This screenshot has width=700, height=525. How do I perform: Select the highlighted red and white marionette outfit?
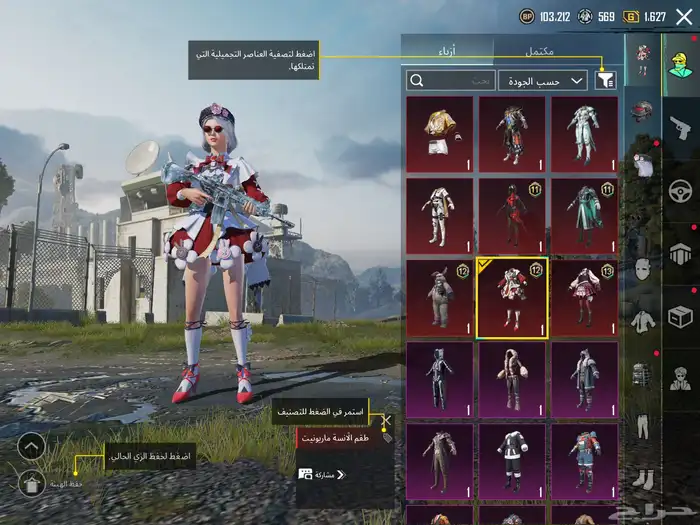click(x=512, y=298)
